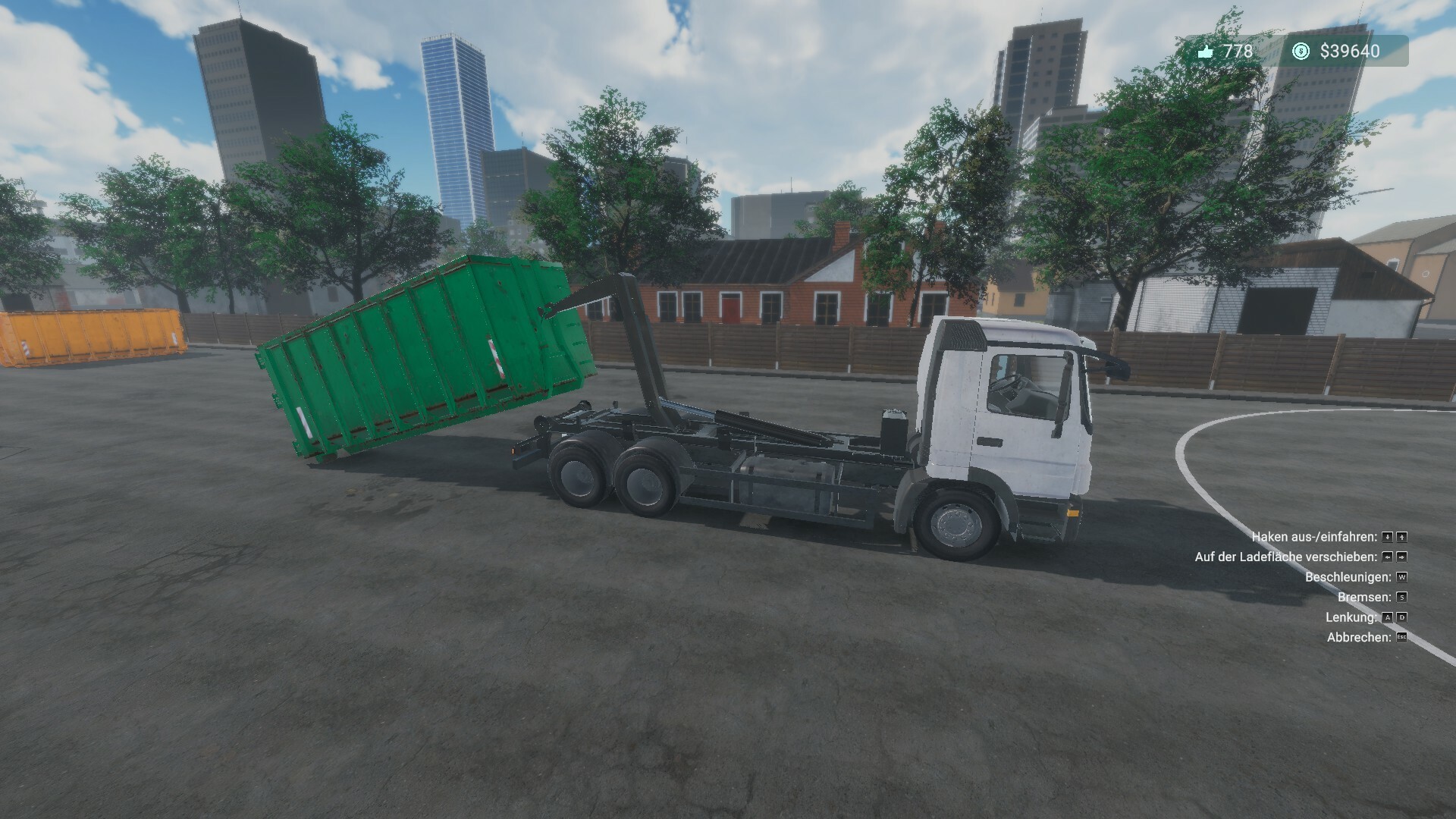This screenshot has height=819, width=1456.
Task: Click the Haken aus-/einfahren label
Action: click(x=1316, y=537)
